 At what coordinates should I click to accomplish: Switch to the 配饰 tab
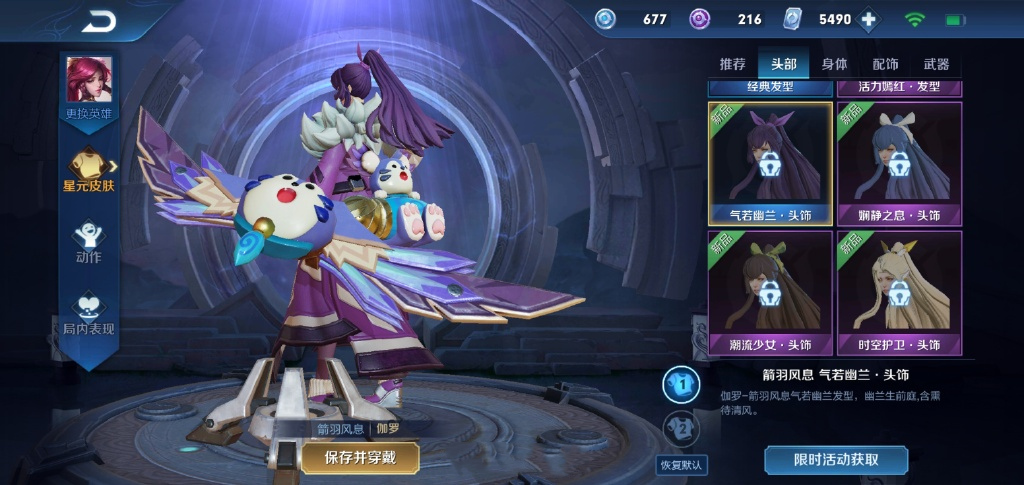click(x=886, y=64)
